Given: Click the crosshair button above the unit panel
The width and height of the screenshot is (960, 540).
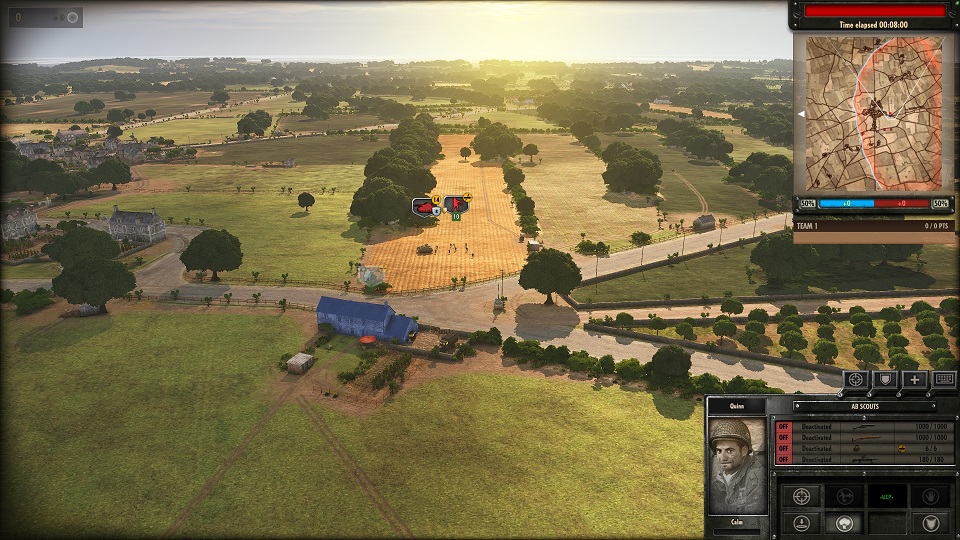Looking at the screenshot, I should (855, 379).
